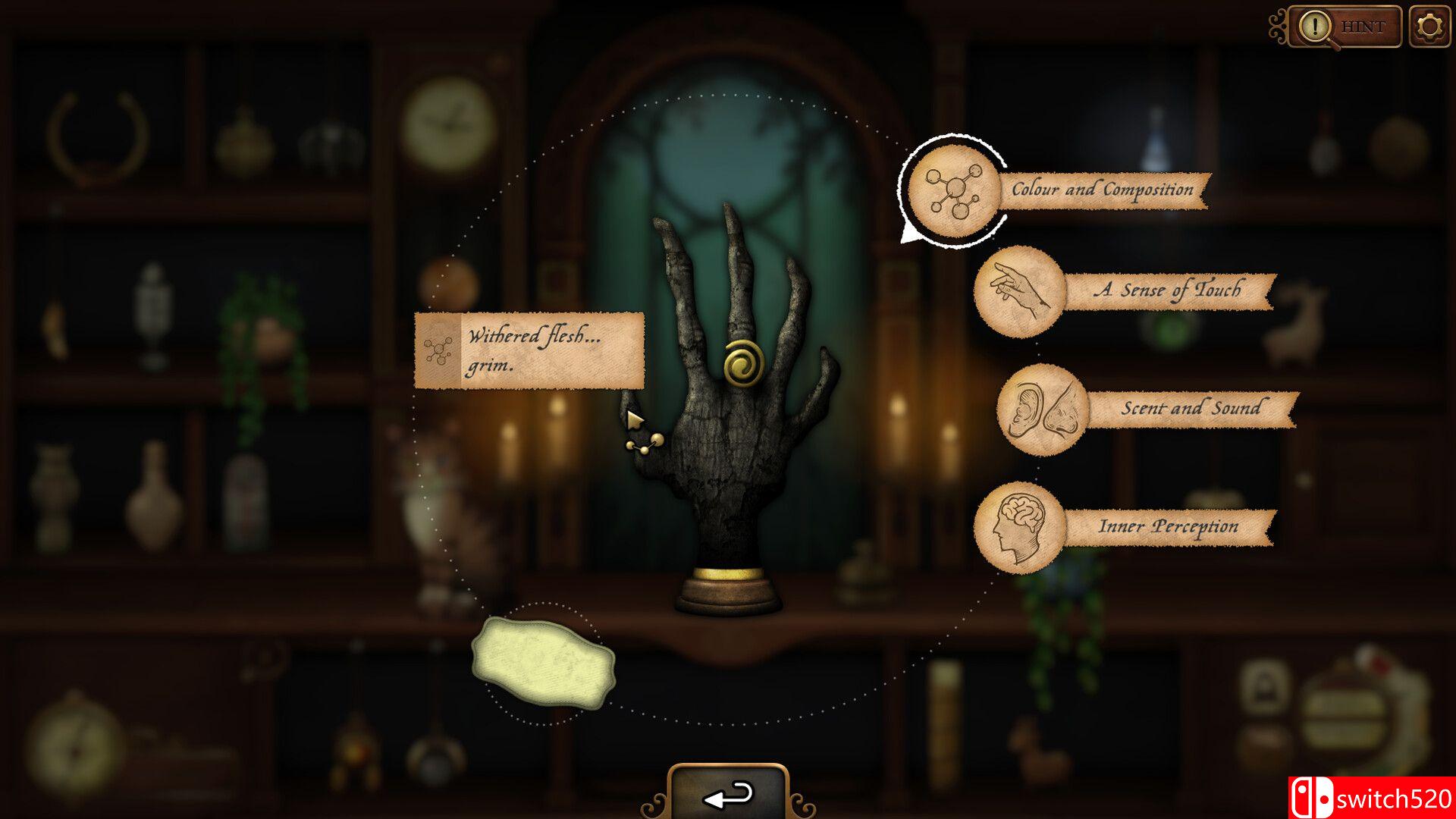Open the settings via the gear icon

(1429, 25)
